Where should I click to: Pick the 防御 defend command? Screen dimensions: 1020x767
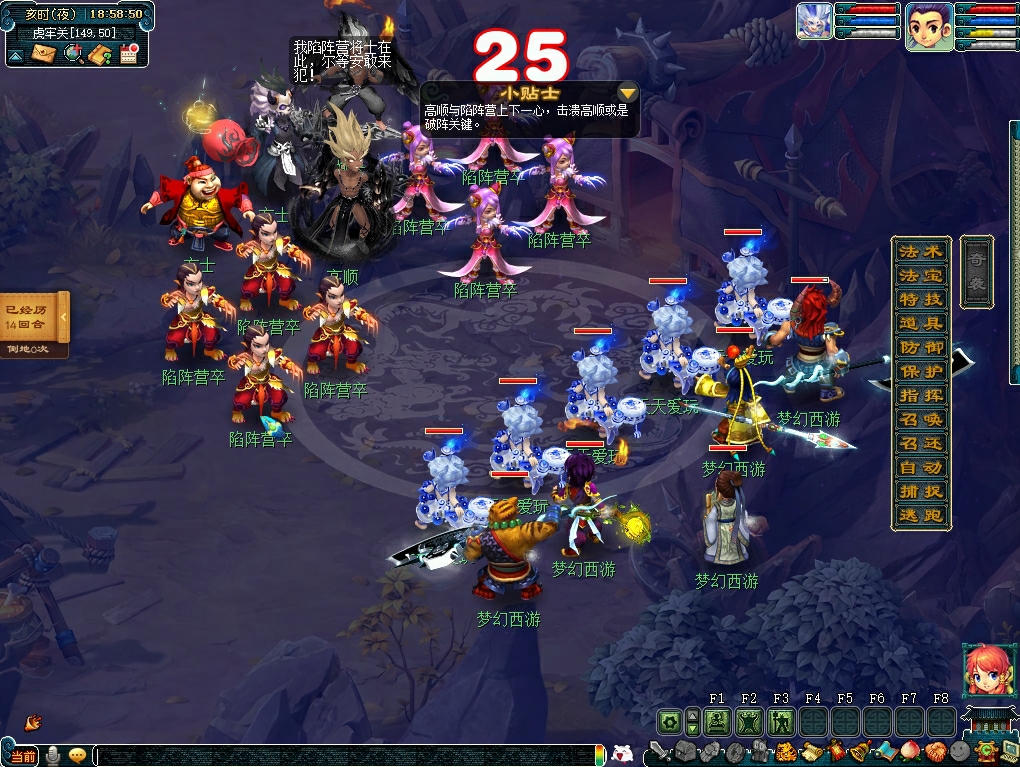921,348
